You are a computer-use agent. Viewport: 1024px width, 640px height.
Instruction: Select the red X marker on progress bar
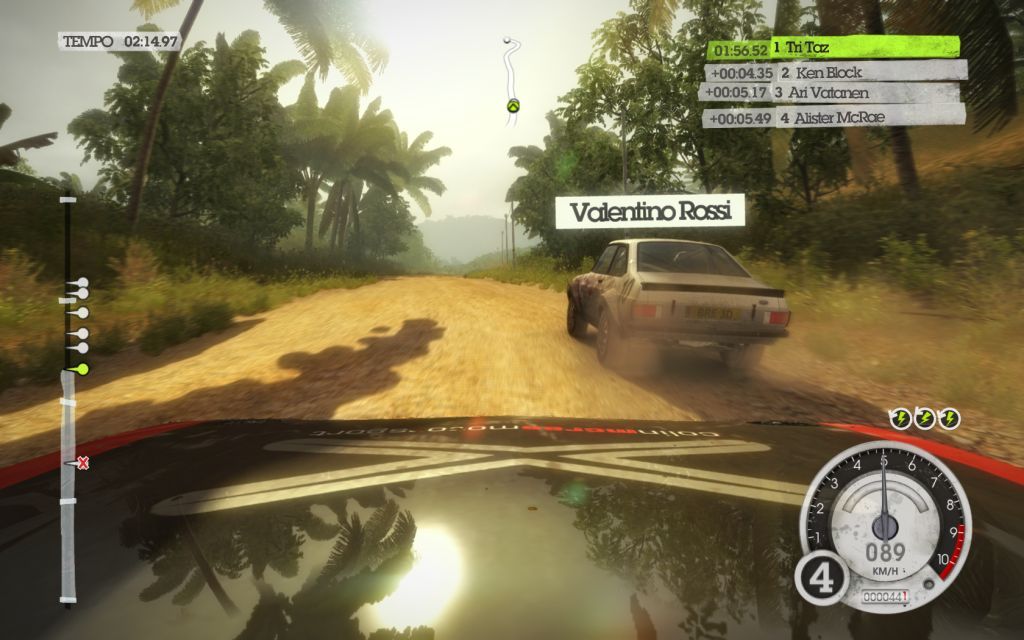click(x=83, y=462)
